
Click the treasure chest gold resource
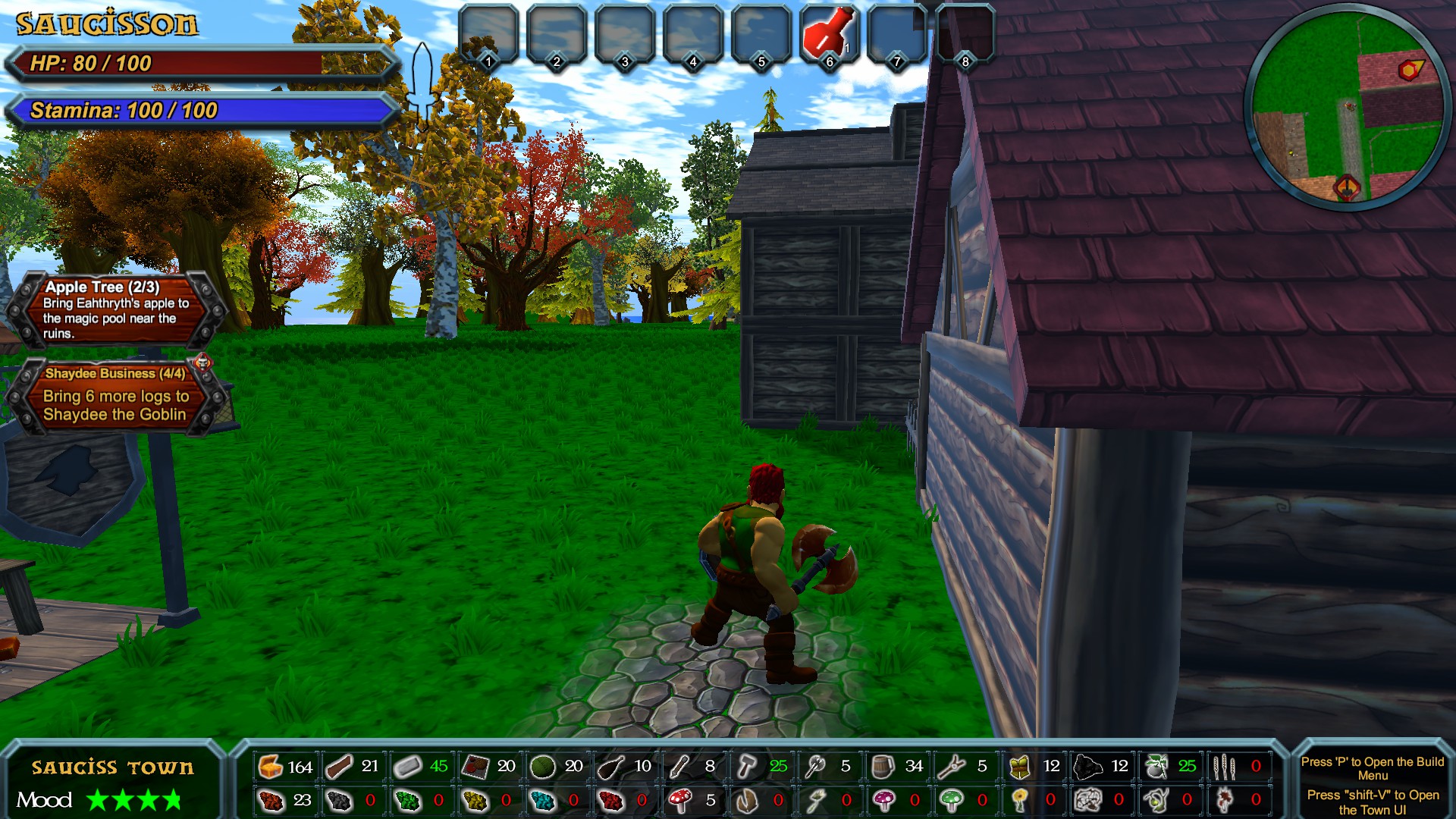[x=271, y=767]
